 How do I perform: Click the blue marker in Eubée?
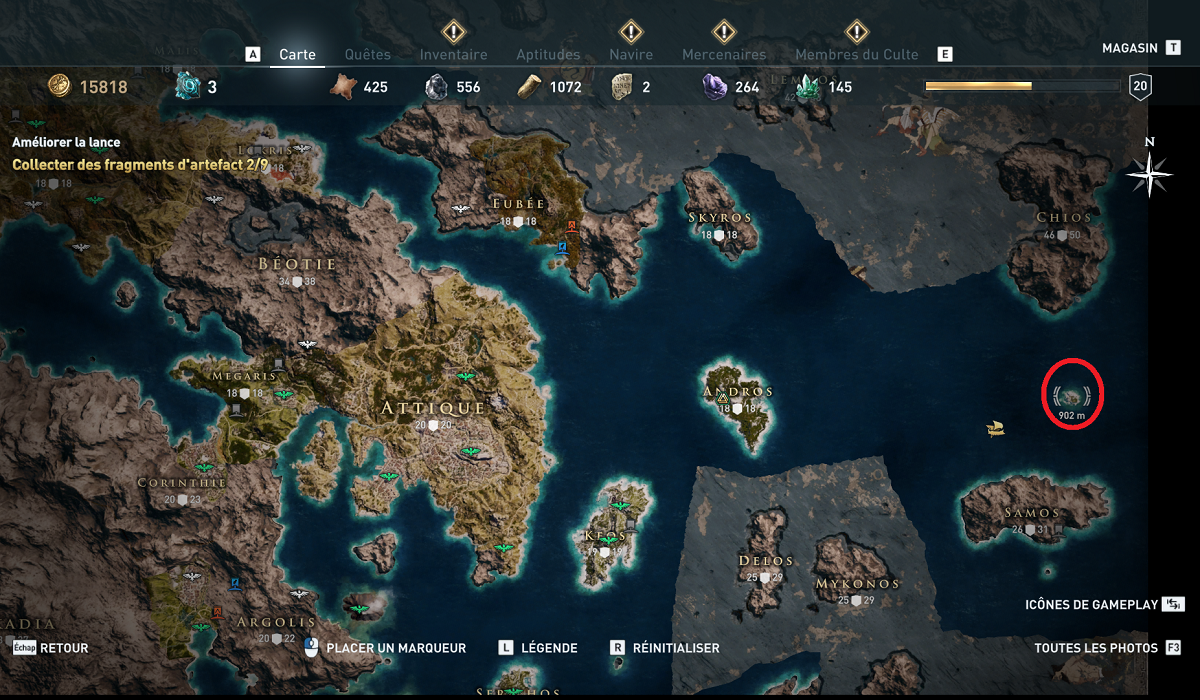point(562,247)
